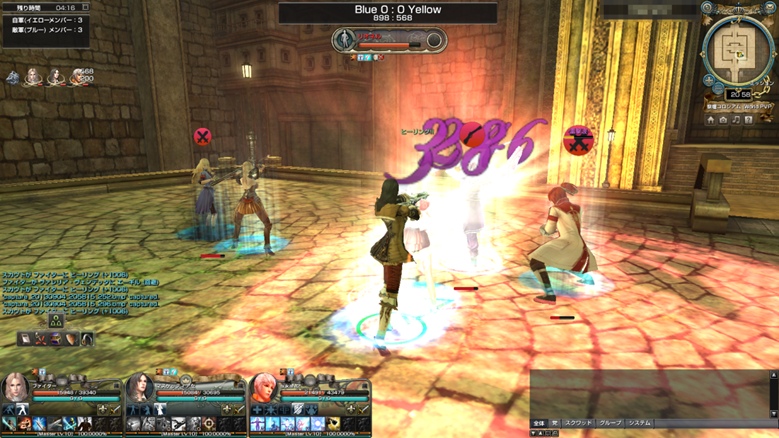
Task: Open the home icon below the minimap
Action: click(x=711, y=120)
